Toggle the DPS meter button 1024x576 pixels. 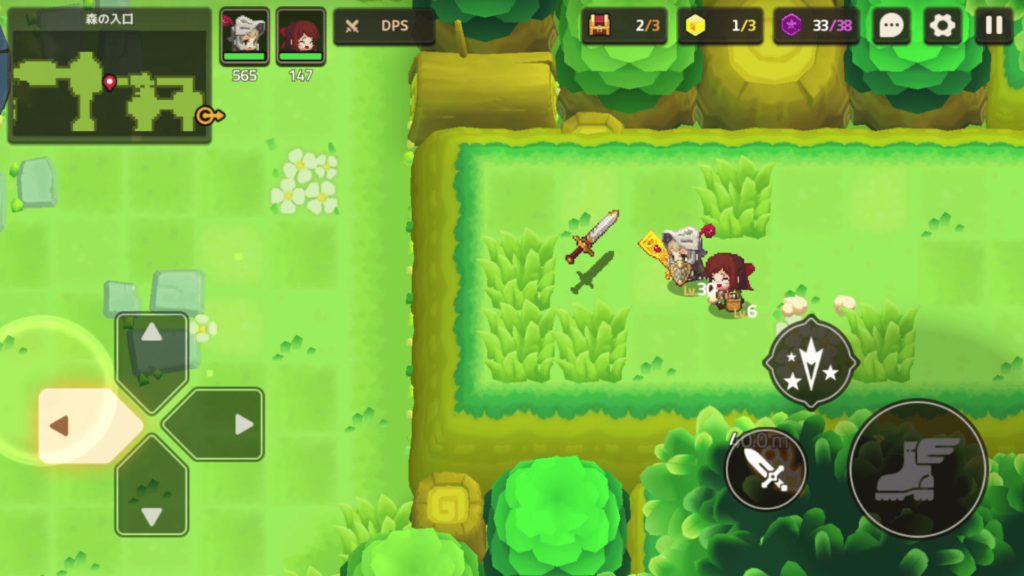(x=383, y=26)
